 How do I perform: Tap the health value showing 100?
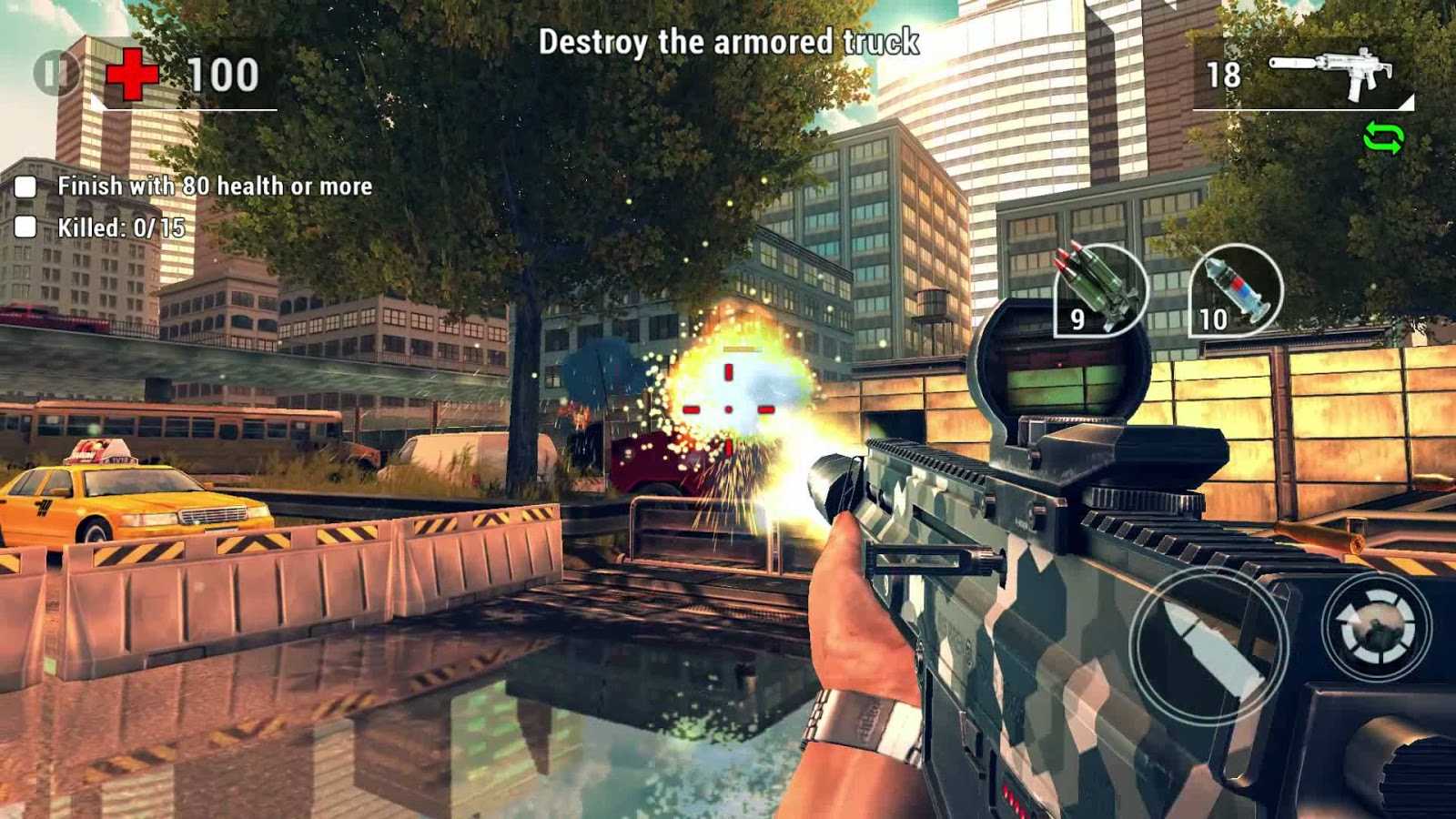pyautogui.click(x=221, y=75)
